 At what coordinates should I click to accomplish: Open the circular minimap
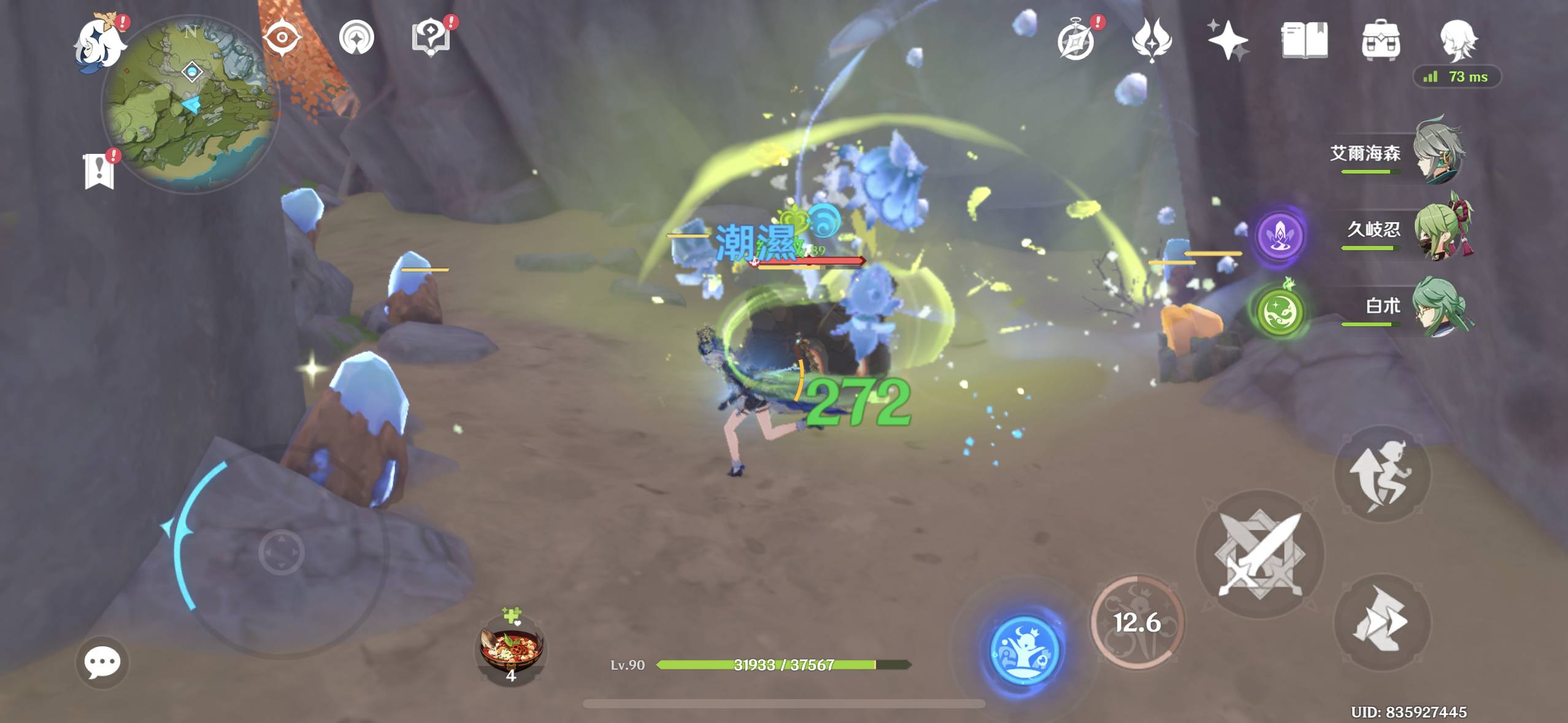(x=190, y=104)
